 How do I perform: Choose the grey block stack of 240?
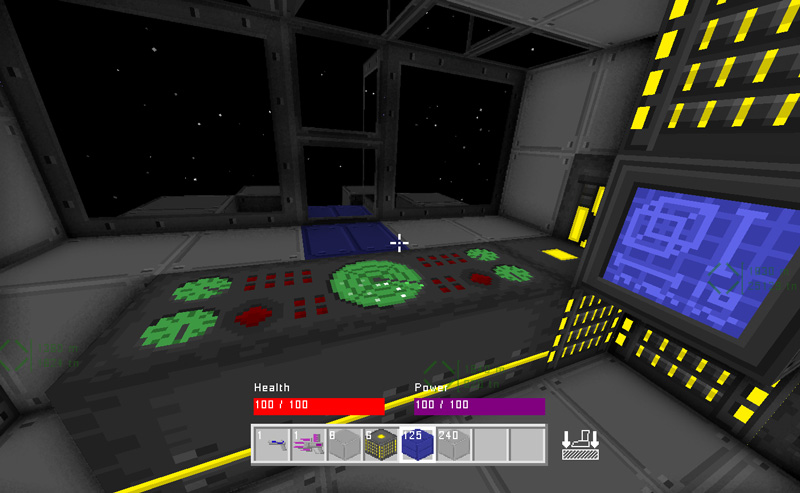click(x=452, y=444)
